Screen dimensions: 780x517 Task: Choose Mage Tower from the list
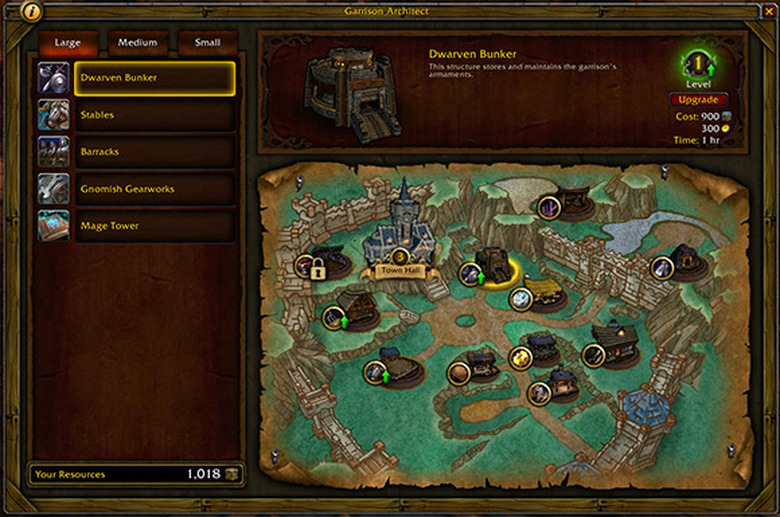(x=154, y=226)
